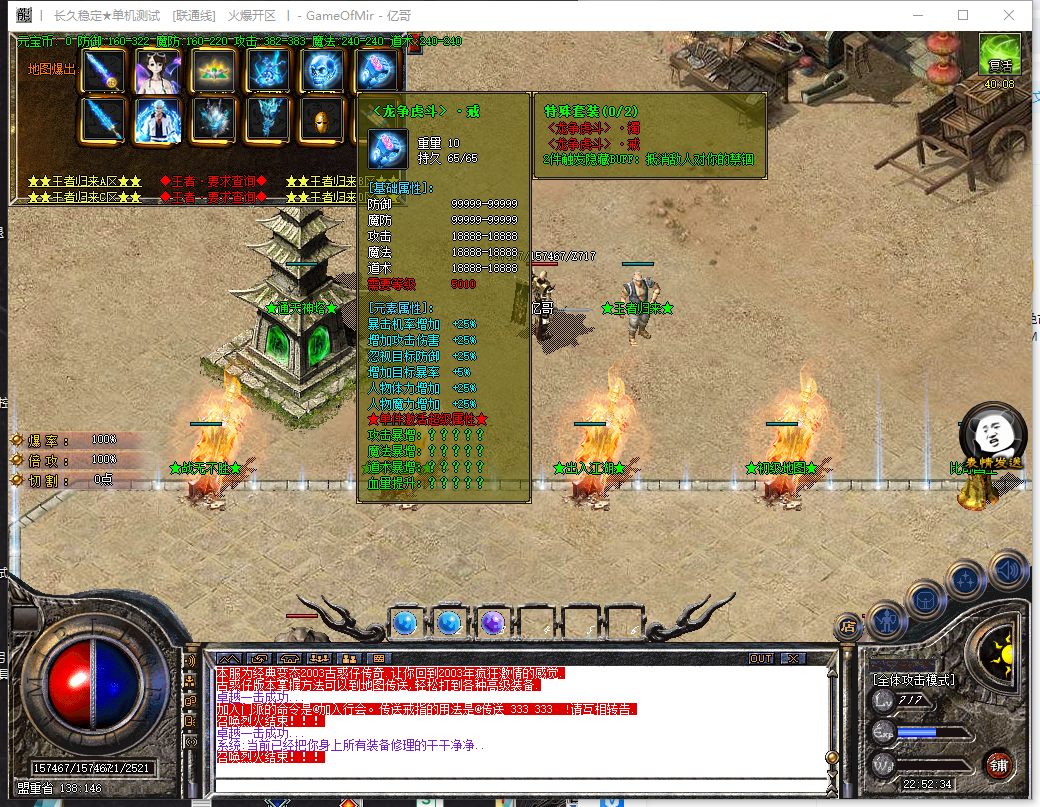
Task: Use the purple orb in the hotbar
Action: 492,623
